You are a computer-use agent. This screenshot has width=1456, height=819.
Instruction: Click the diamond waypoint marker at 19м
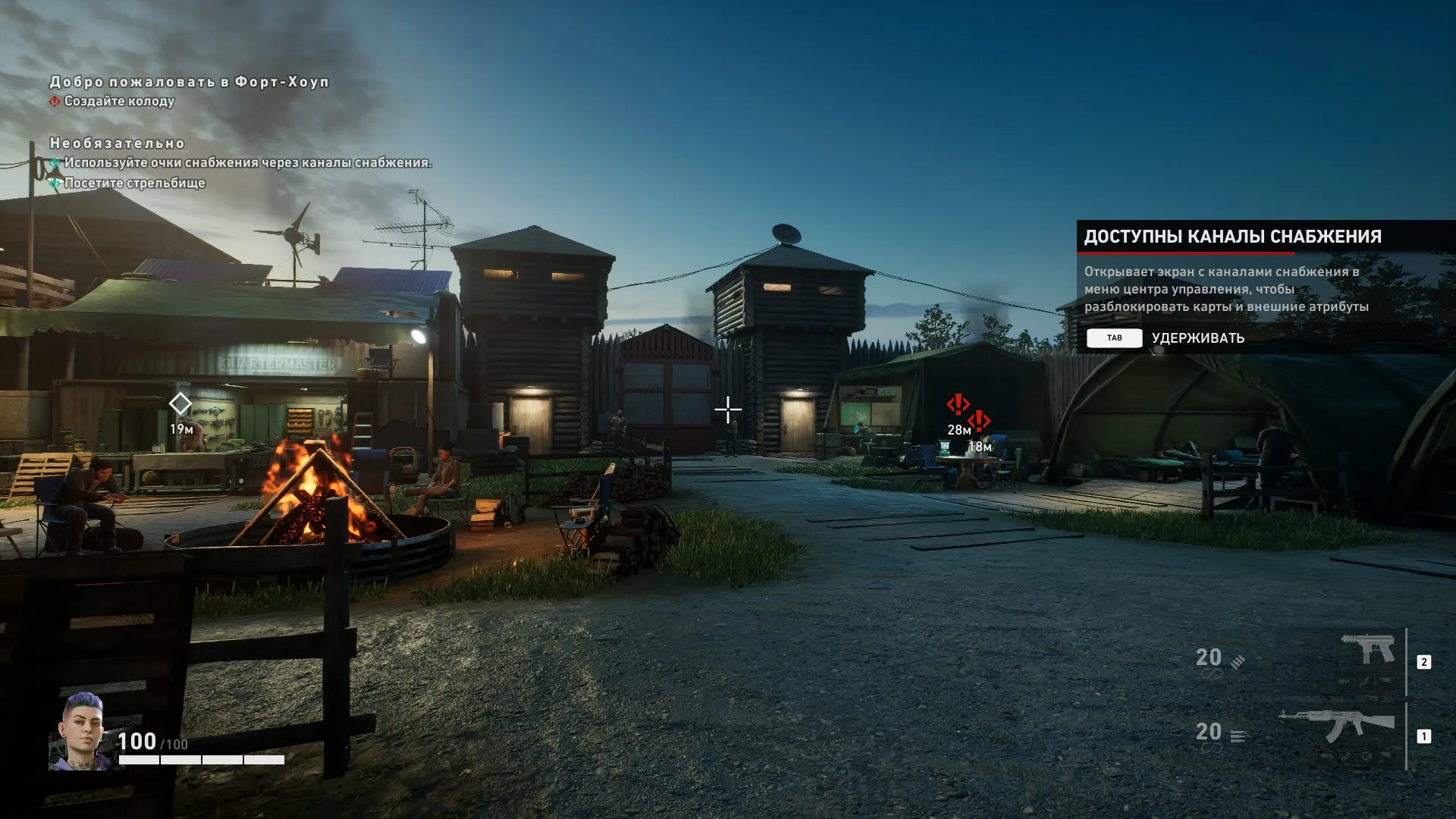[180, 403]
